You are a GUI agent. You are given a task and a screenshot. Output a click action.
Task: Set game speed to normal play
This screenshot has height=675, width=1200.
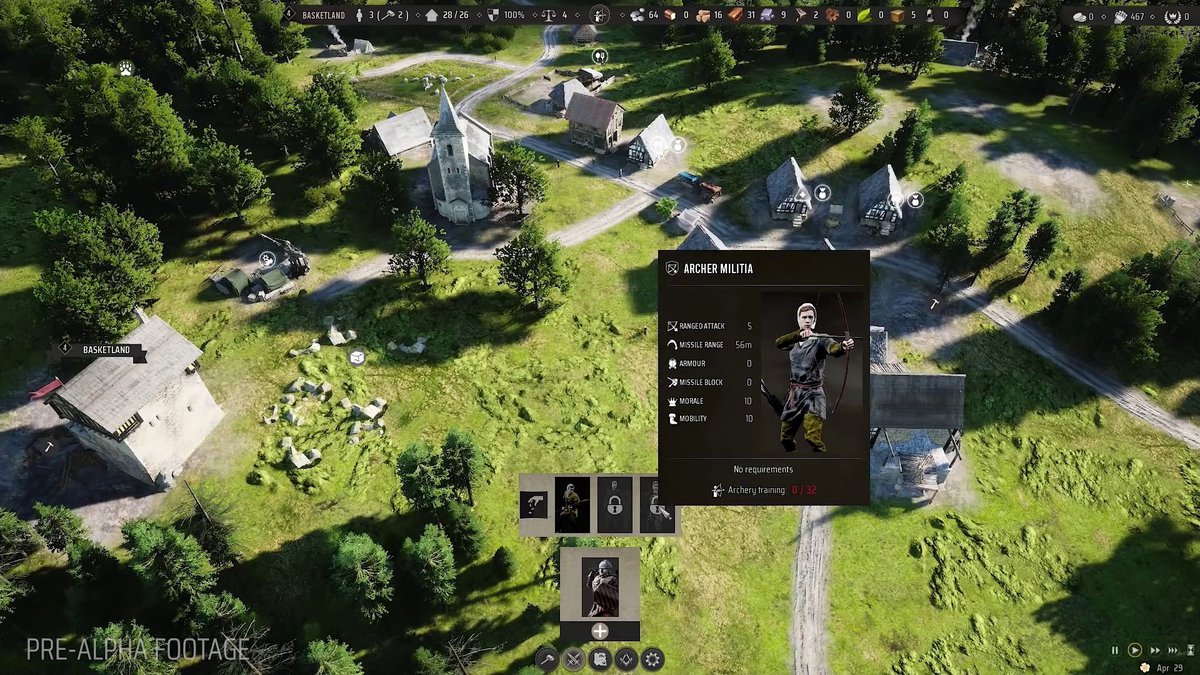[x=1135, y=650]
